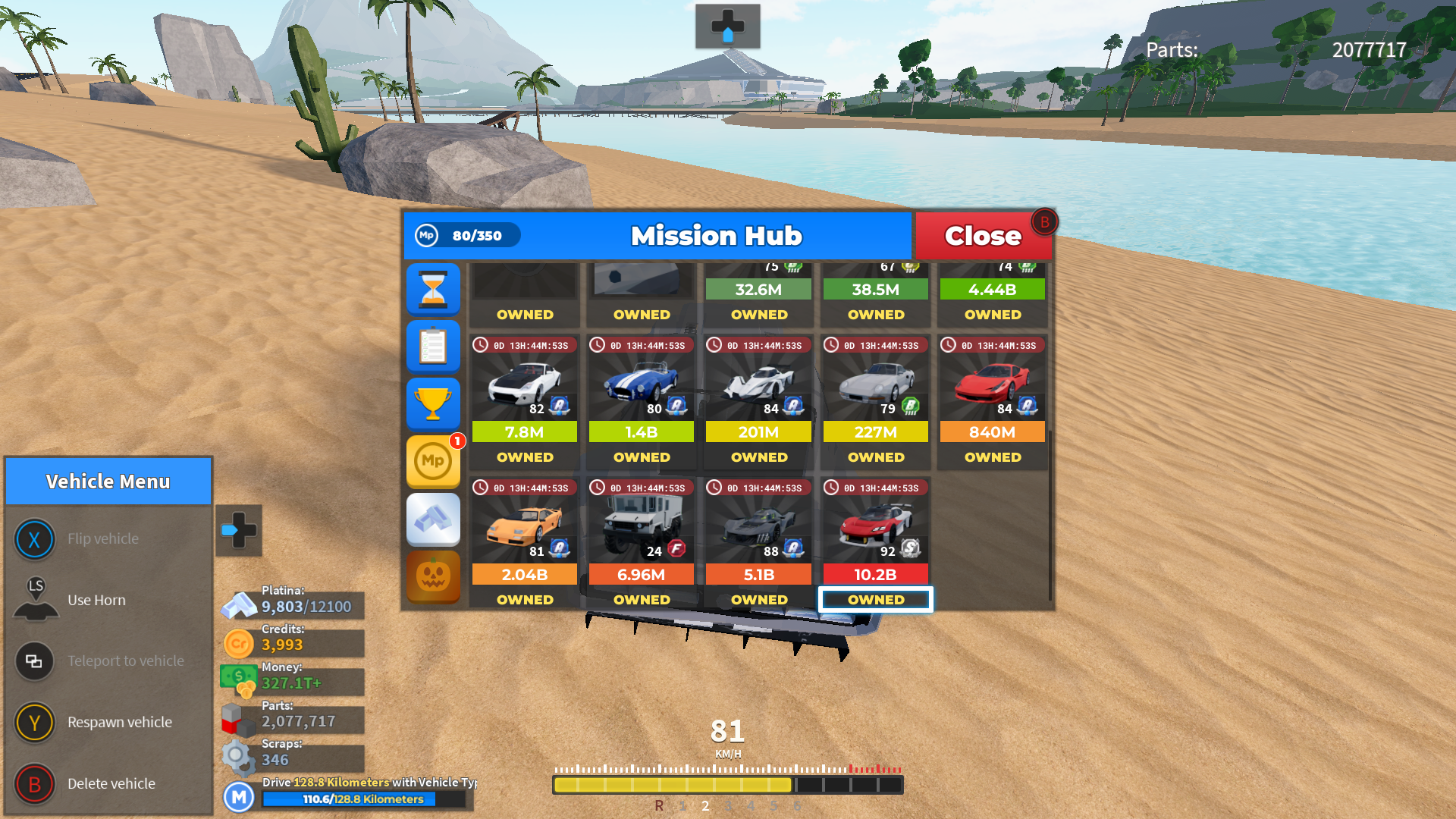Screen dimensions: 1456x819
Task: Choose Delete vehicle in the Vehicle Menu
Action: (x=111, y=783)
